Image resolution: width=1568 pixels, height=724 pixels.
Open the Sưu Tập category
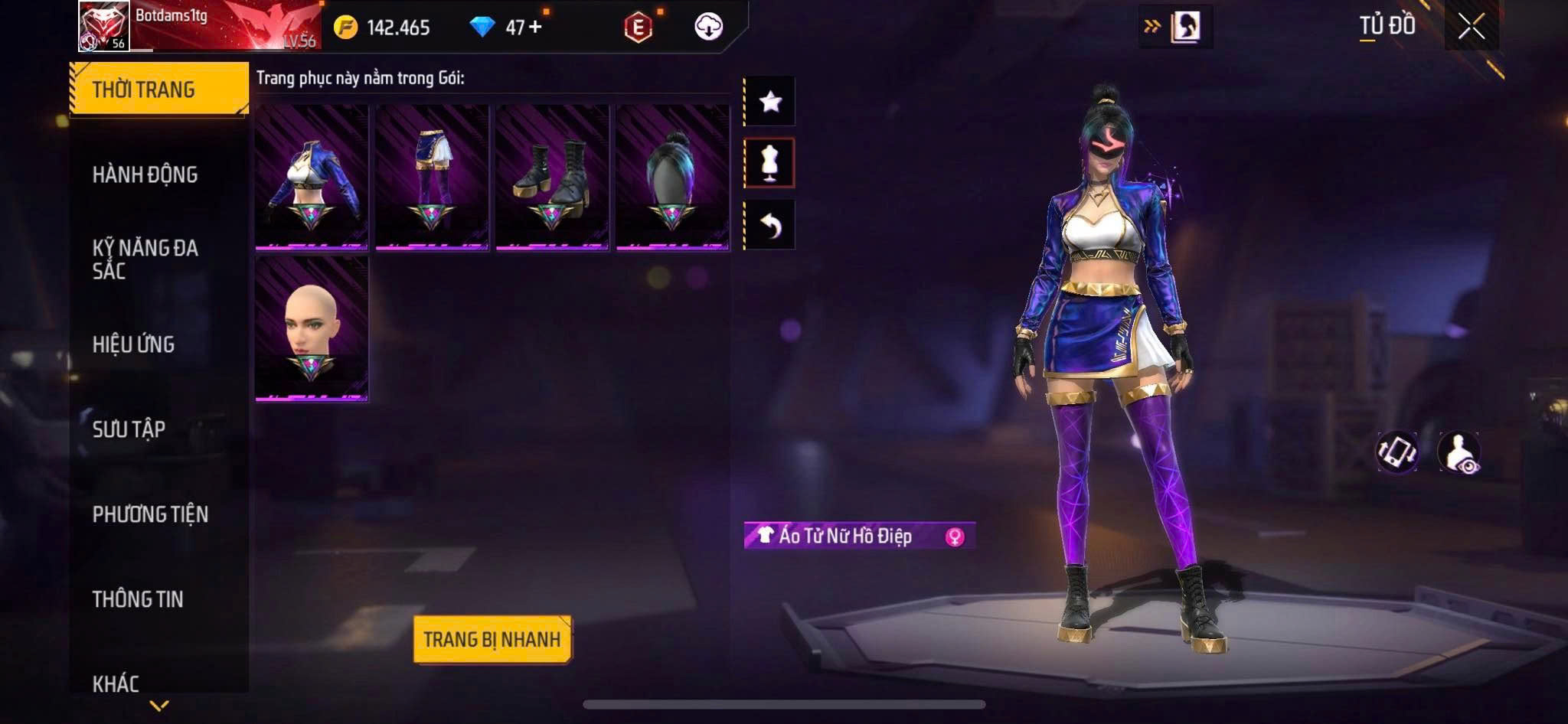click(x=129, y=429)
